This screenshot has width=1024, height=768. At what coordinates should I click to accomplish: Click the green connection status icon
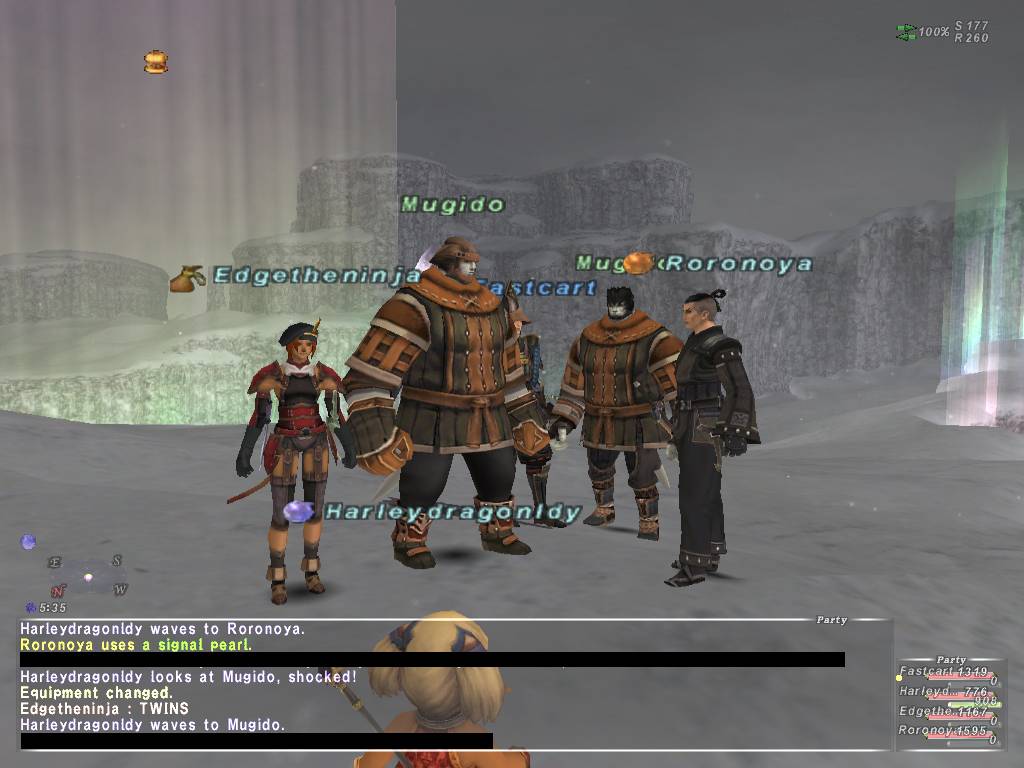tap(906, 33)
